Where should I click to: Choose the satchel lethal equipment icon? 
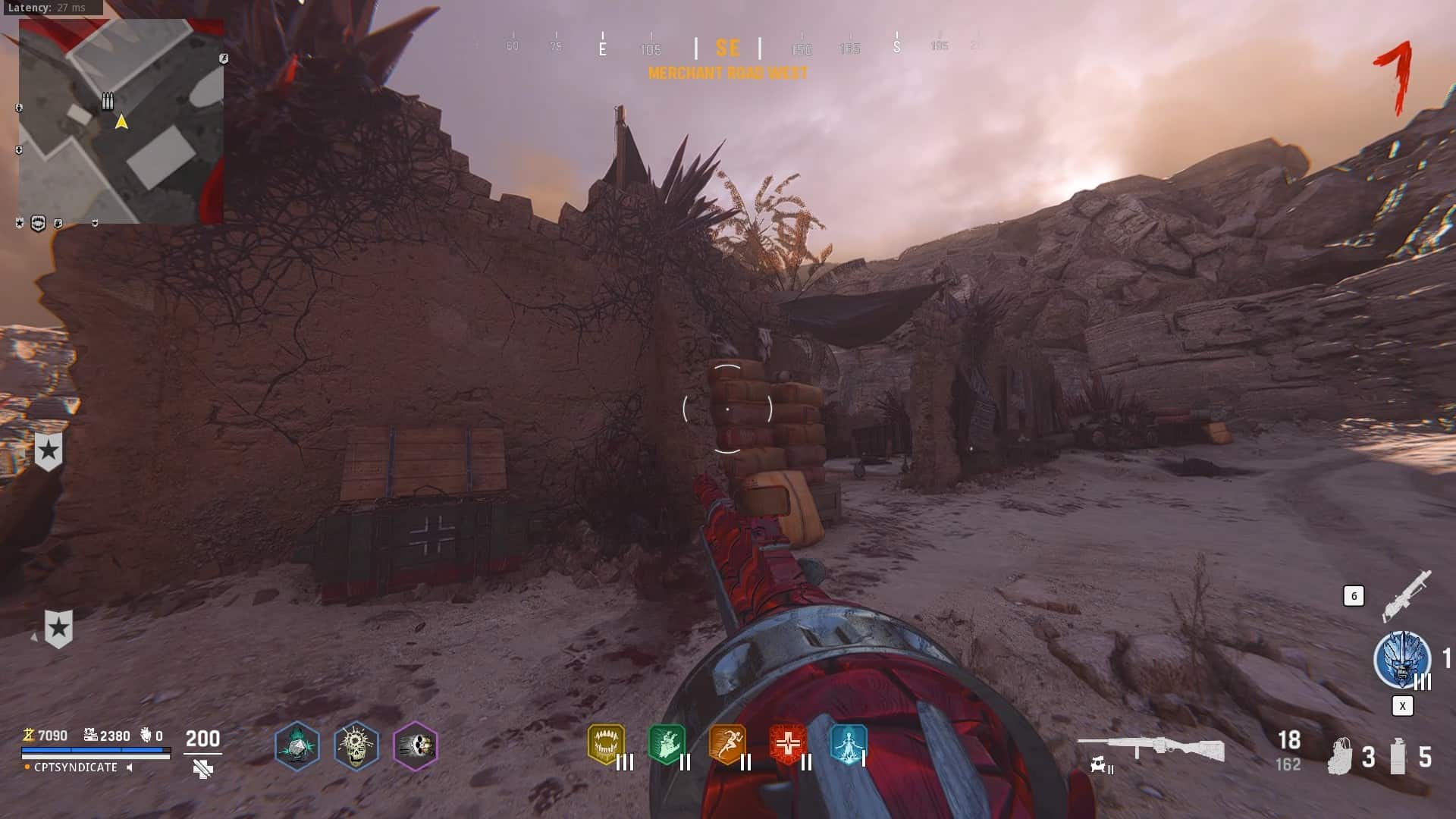tap(1340, 756)
